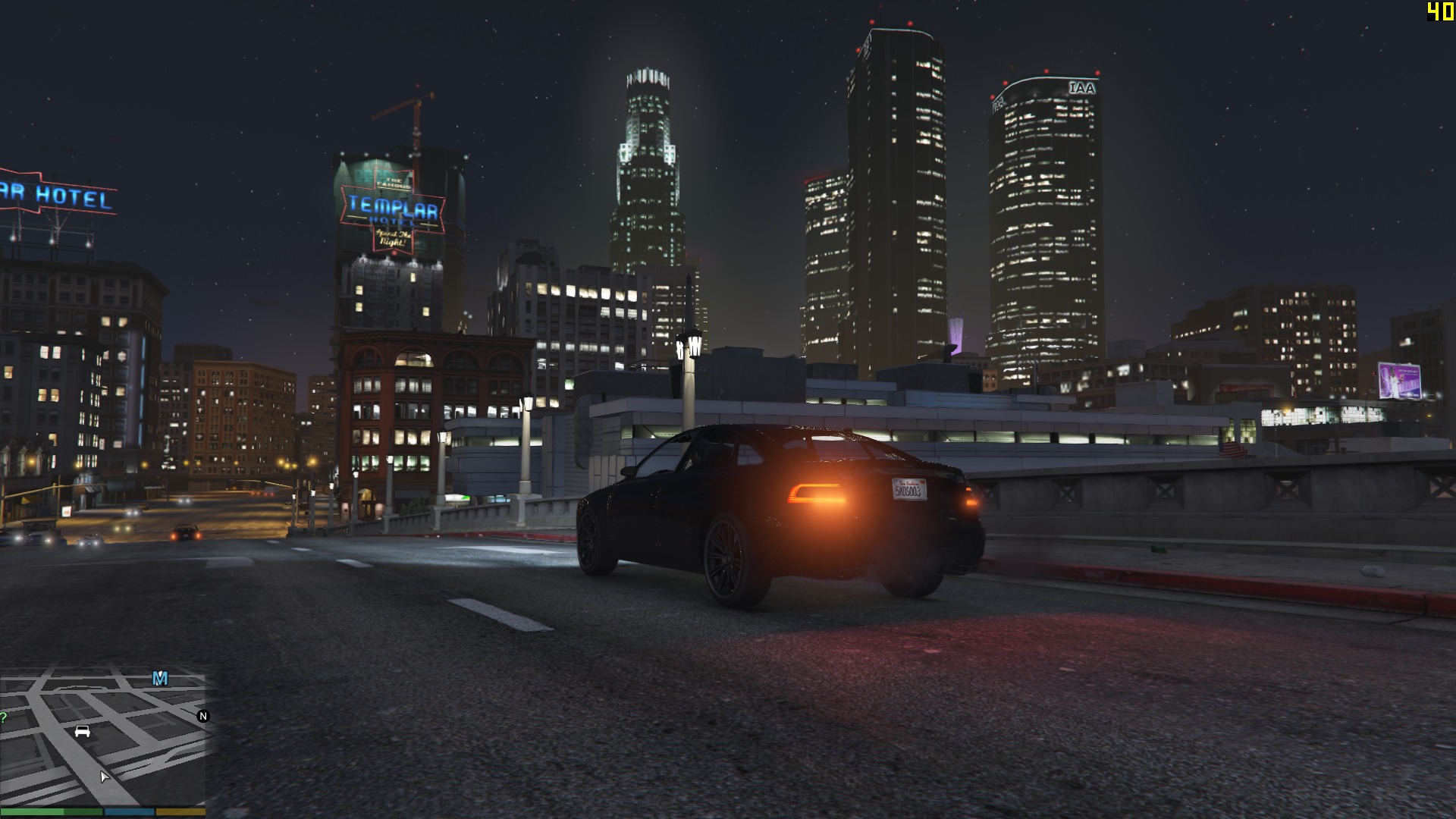Image resolution: width=1456 pixels, height=819 pixels.
Task: Click the N compass marker on the minimap
Action: tap(203, 717)
